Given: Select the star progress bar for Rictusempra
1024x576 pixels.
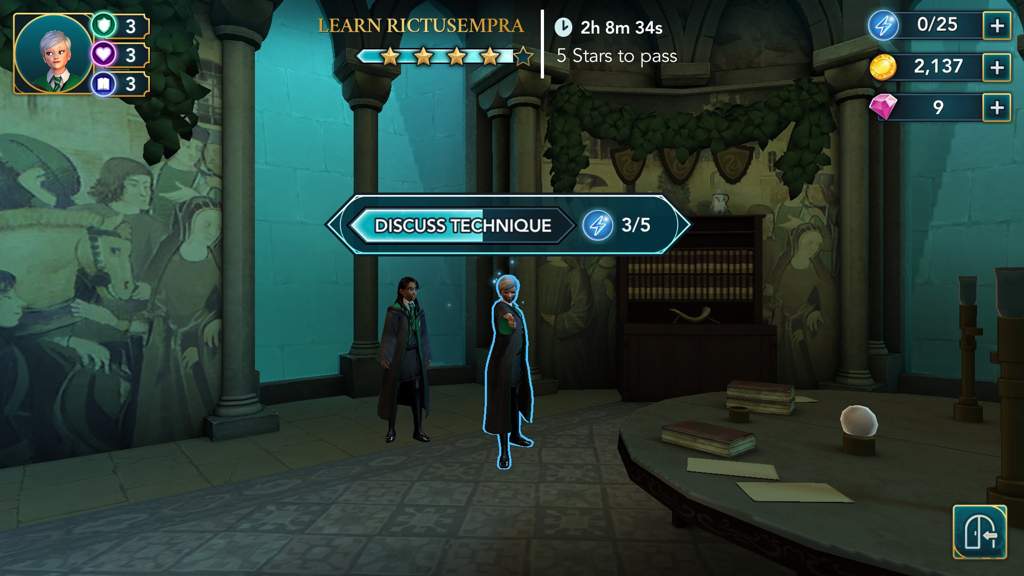Looking at the screenshot, I should (x=445, y=56).
